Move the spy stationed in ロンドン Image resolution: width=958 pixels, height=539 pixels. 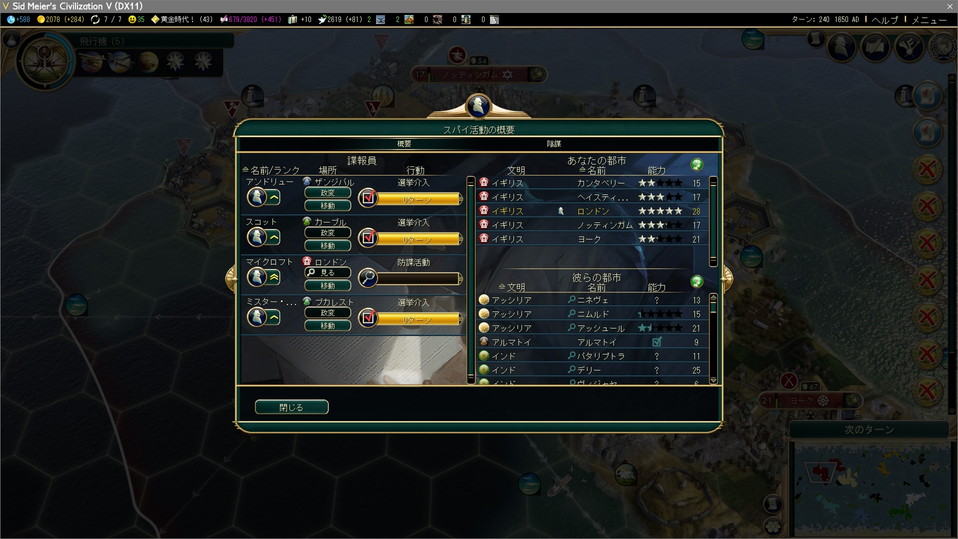click(x=328, y=286)
